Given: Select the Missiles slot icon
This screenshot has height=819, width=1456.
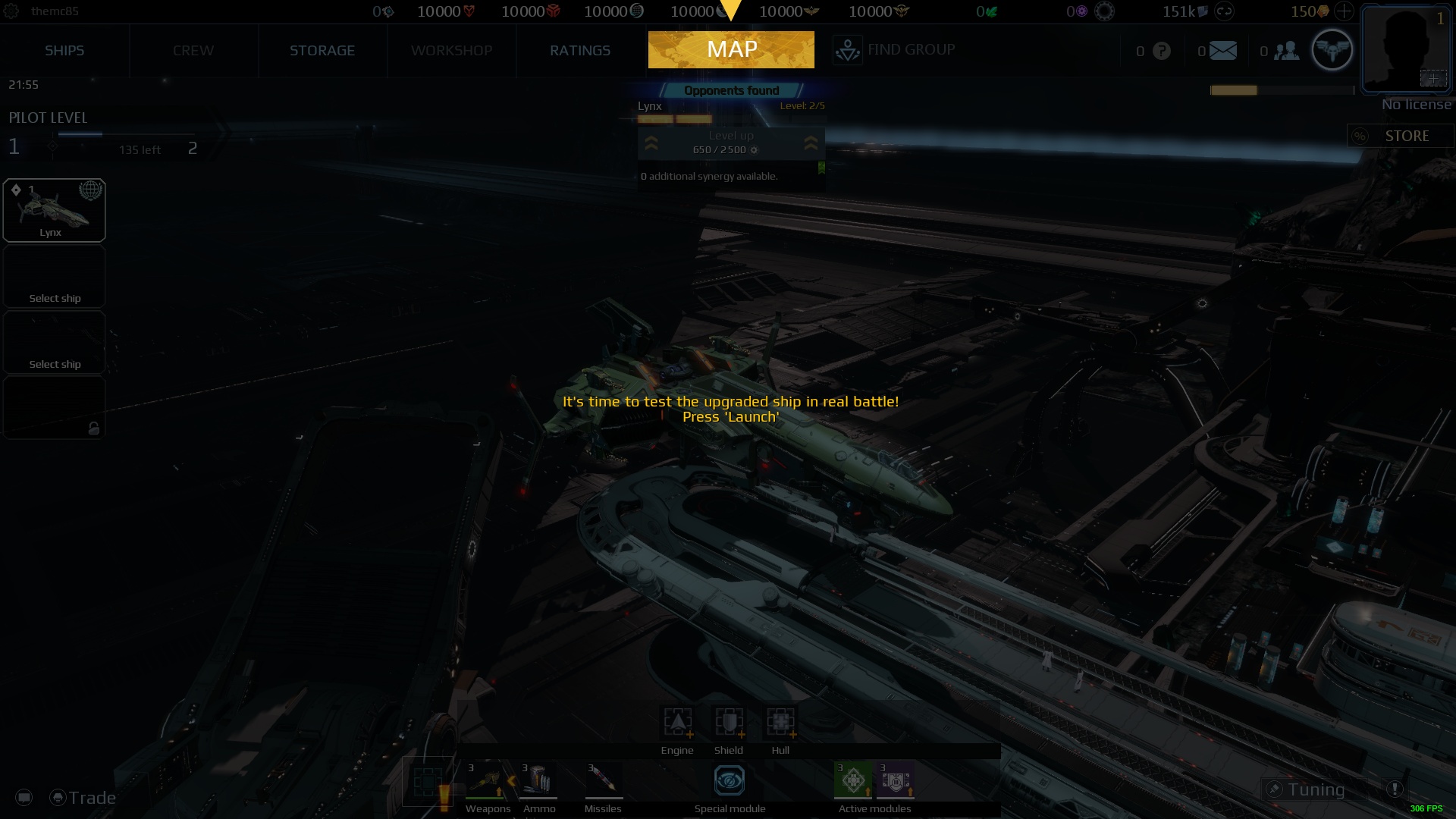Looking at the screenshot, I should pyautogui.click(x=602, y=780).
